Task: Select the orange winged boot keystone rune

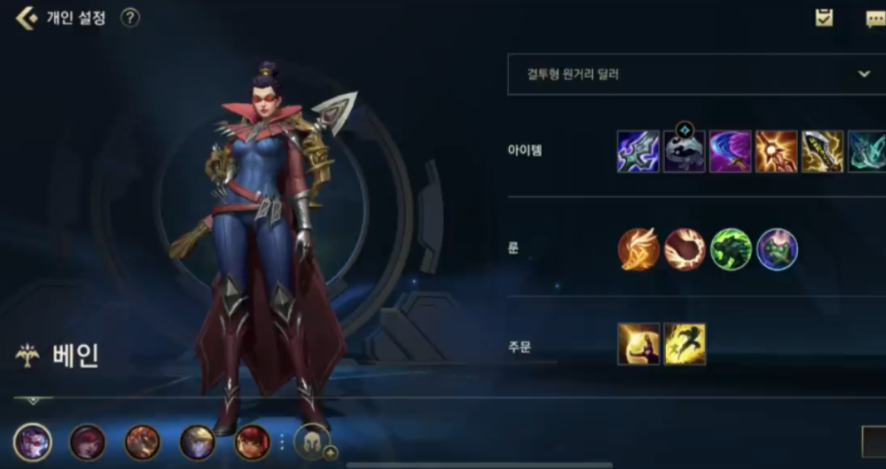Action: tap(638, 249)
